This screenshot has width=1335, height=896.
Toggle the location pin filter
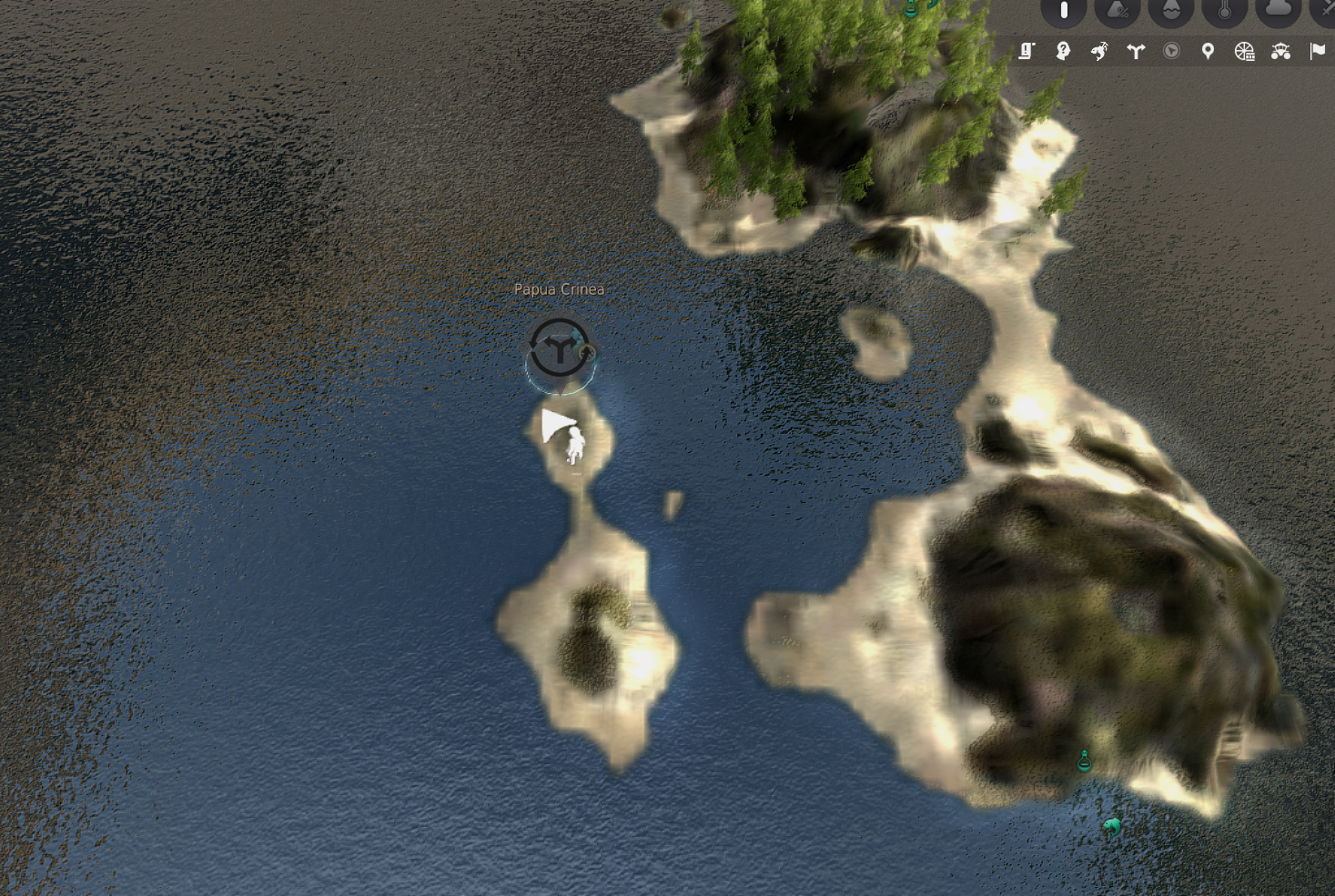1208,51
